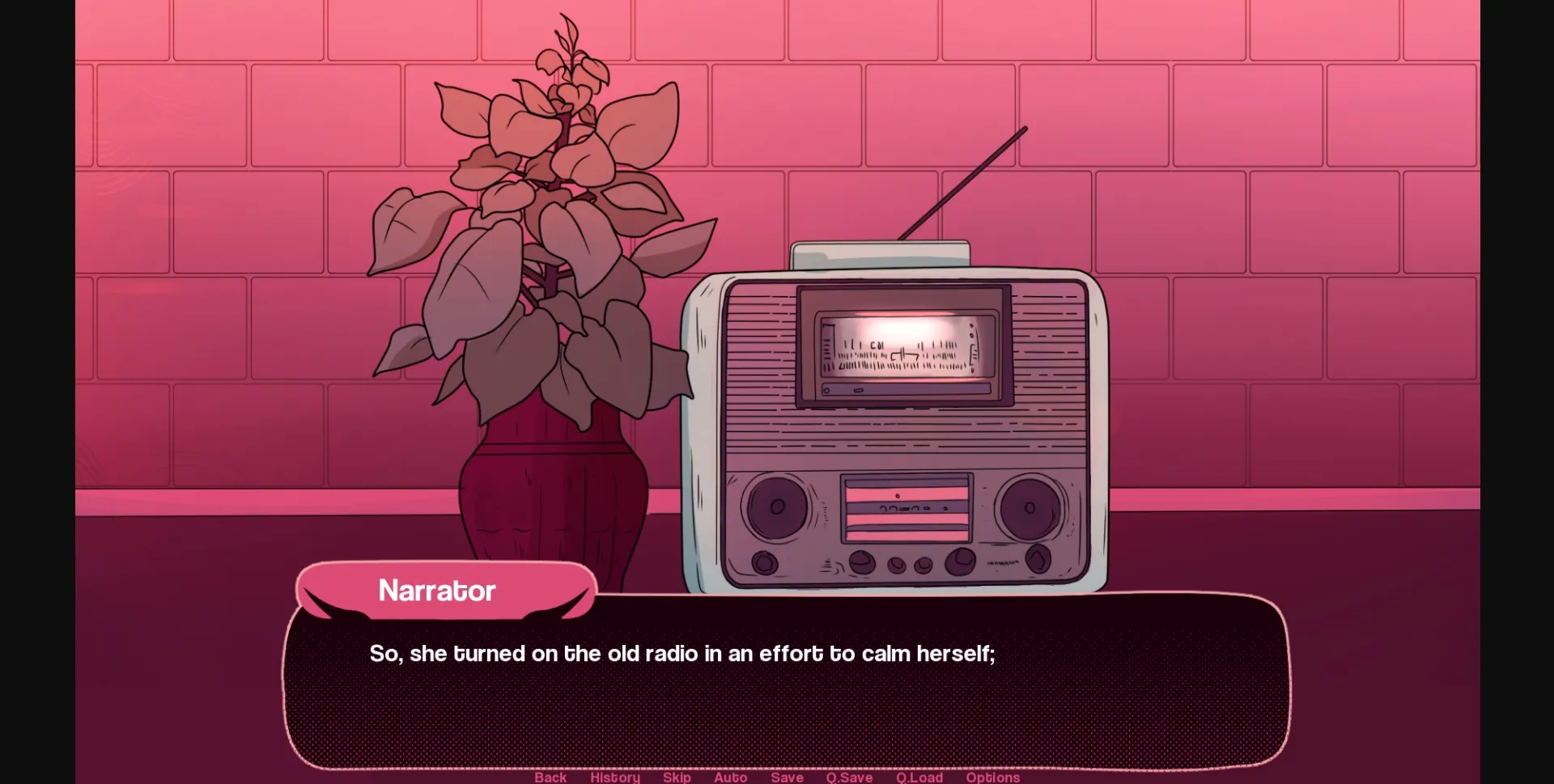The height and width of the screenshot is (784, 1554).
Task: Open the History screen
Action: pos(614,778)
